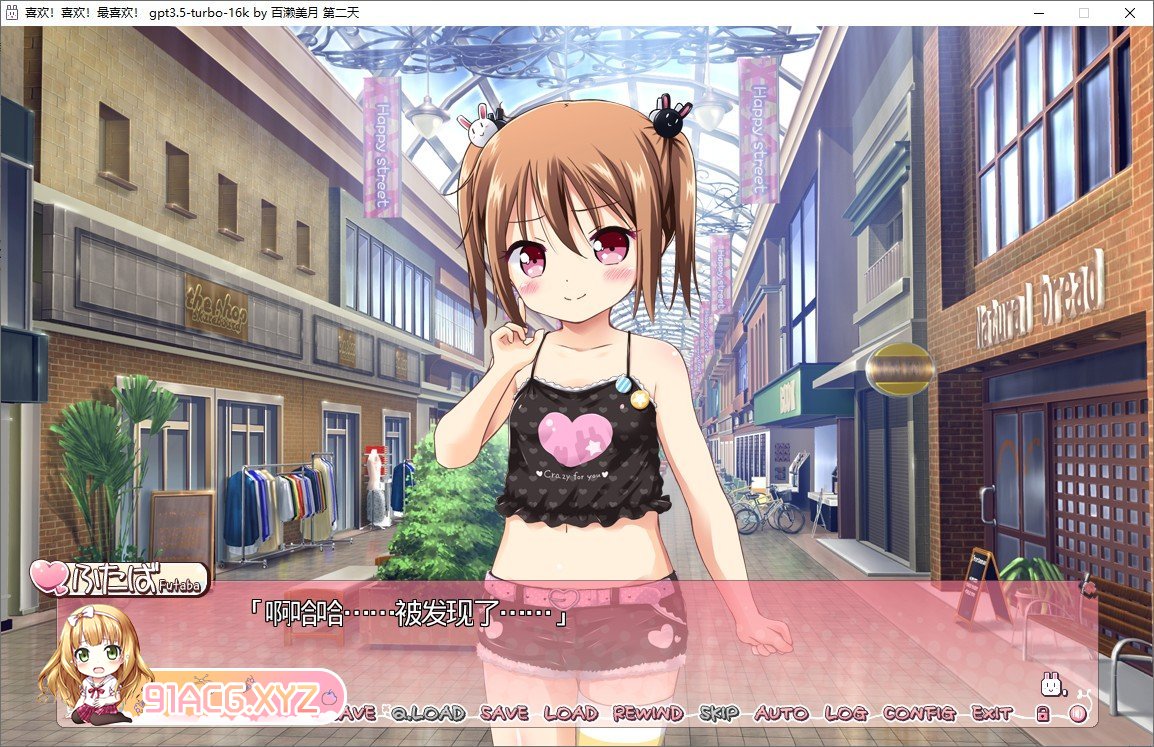Turn on AUTO text advance
Screen dimensions: 1154x747
coord(781,714)
